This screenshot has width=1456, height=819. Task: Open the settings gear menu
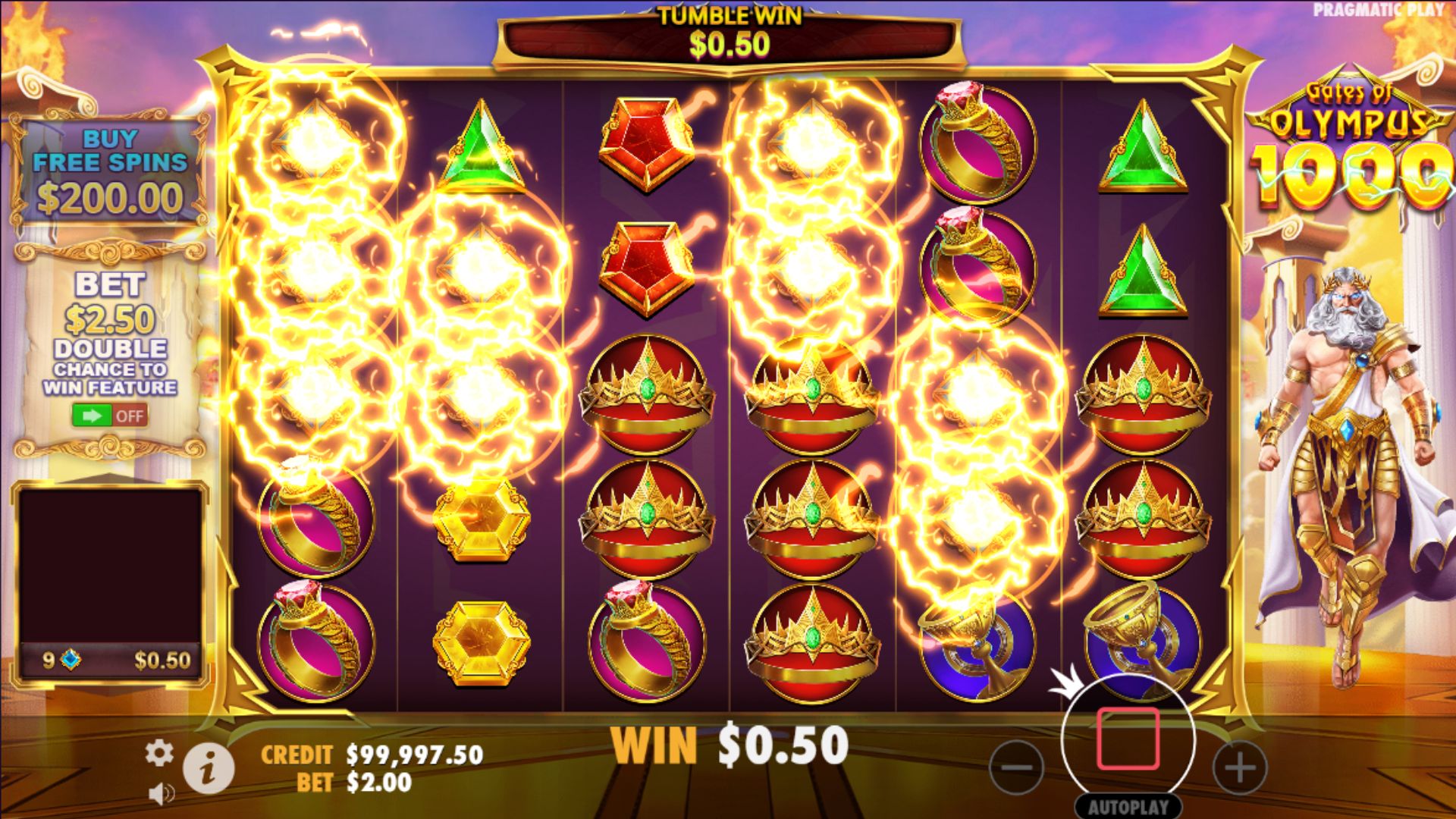(158, 753)
